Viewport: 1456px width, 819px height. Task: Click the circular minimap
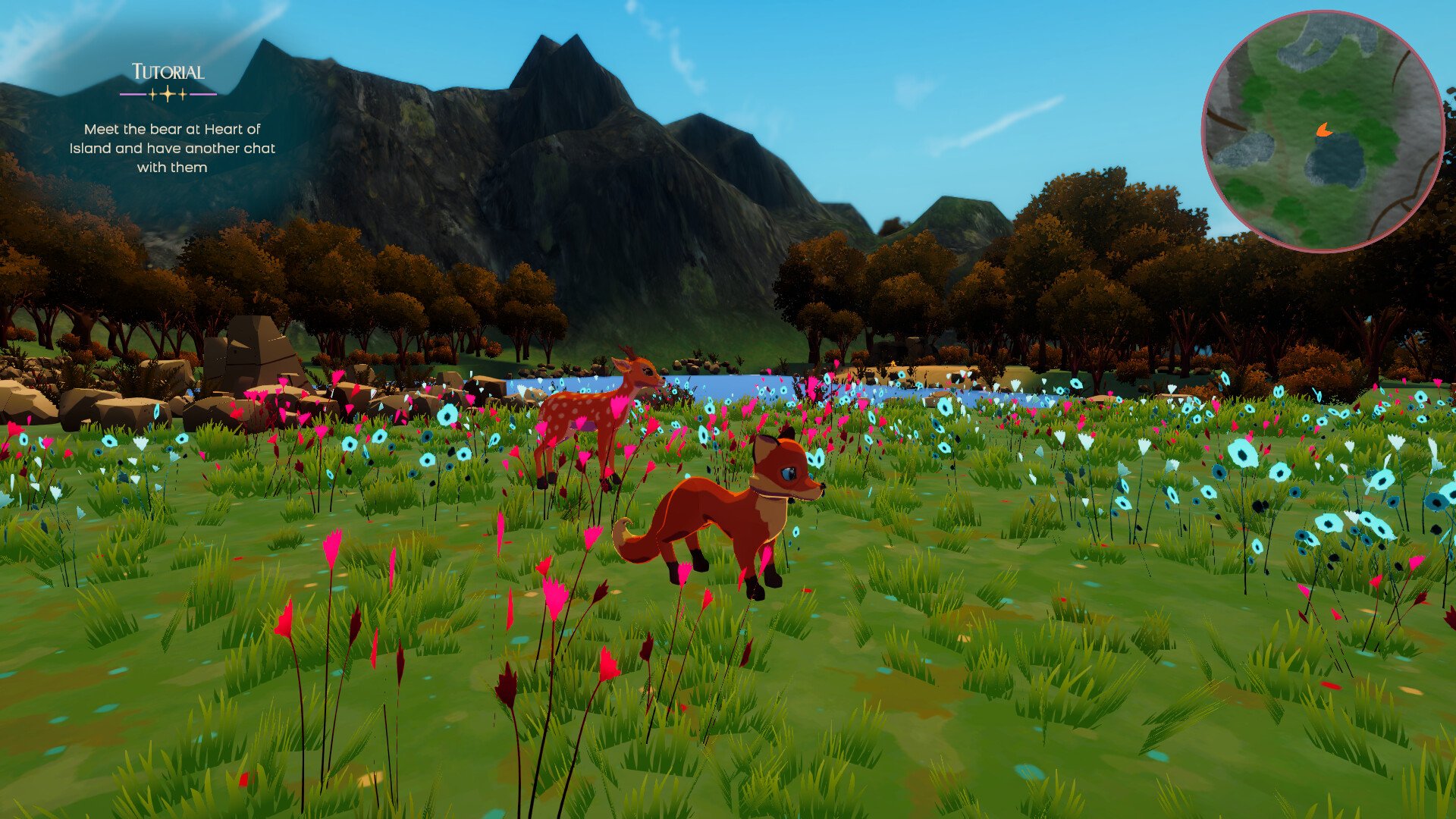coord(1323,130)
